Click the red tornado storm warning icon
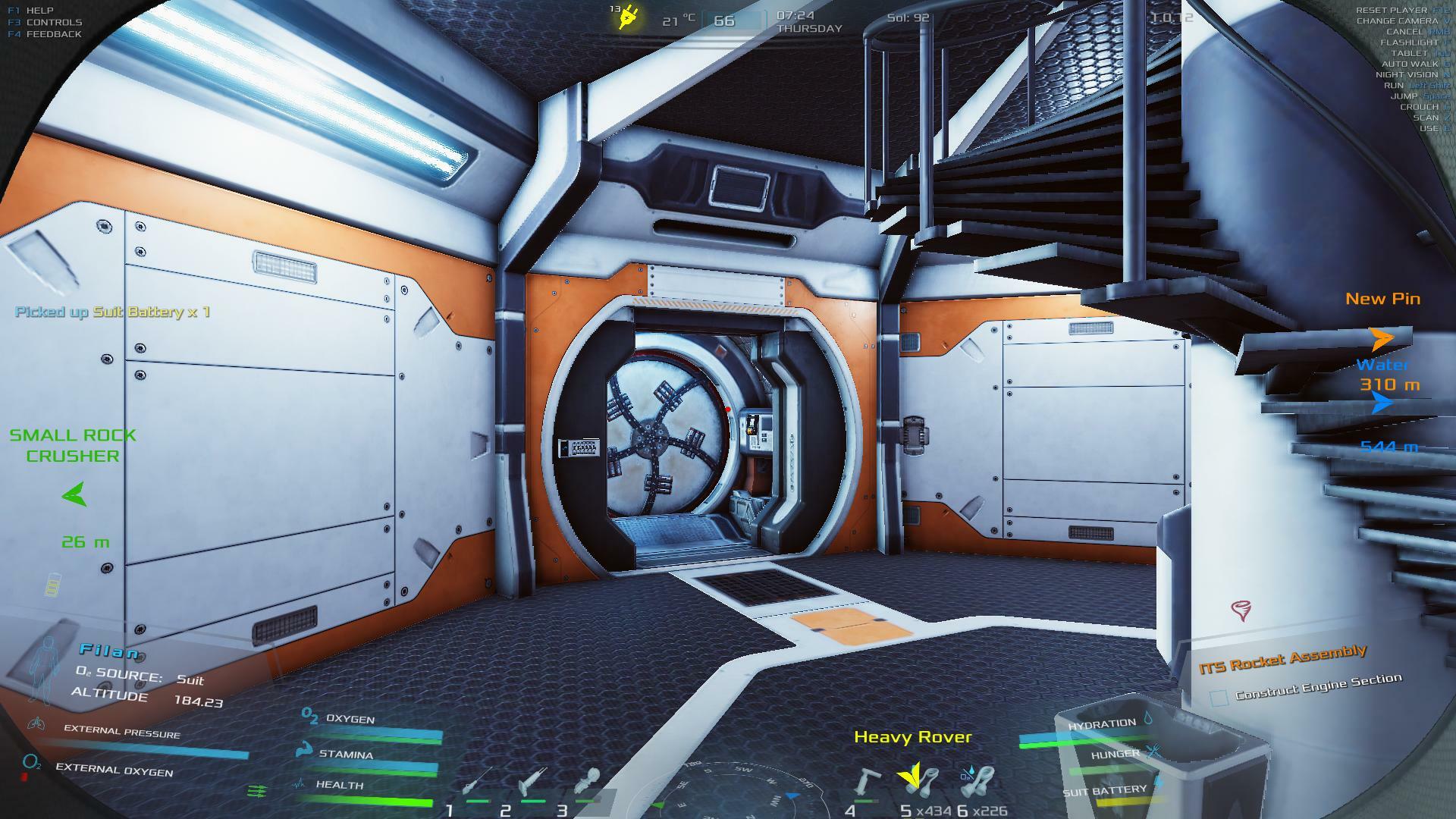This screenshot has height=819, width=1456. coord(1241,610)
